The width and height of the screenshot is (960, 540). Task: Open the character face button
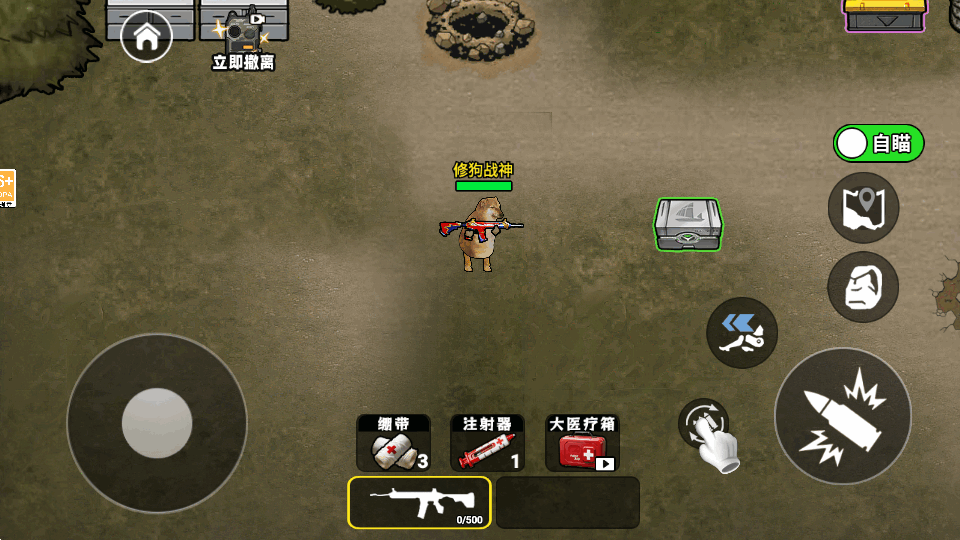[x=863, y=287]
